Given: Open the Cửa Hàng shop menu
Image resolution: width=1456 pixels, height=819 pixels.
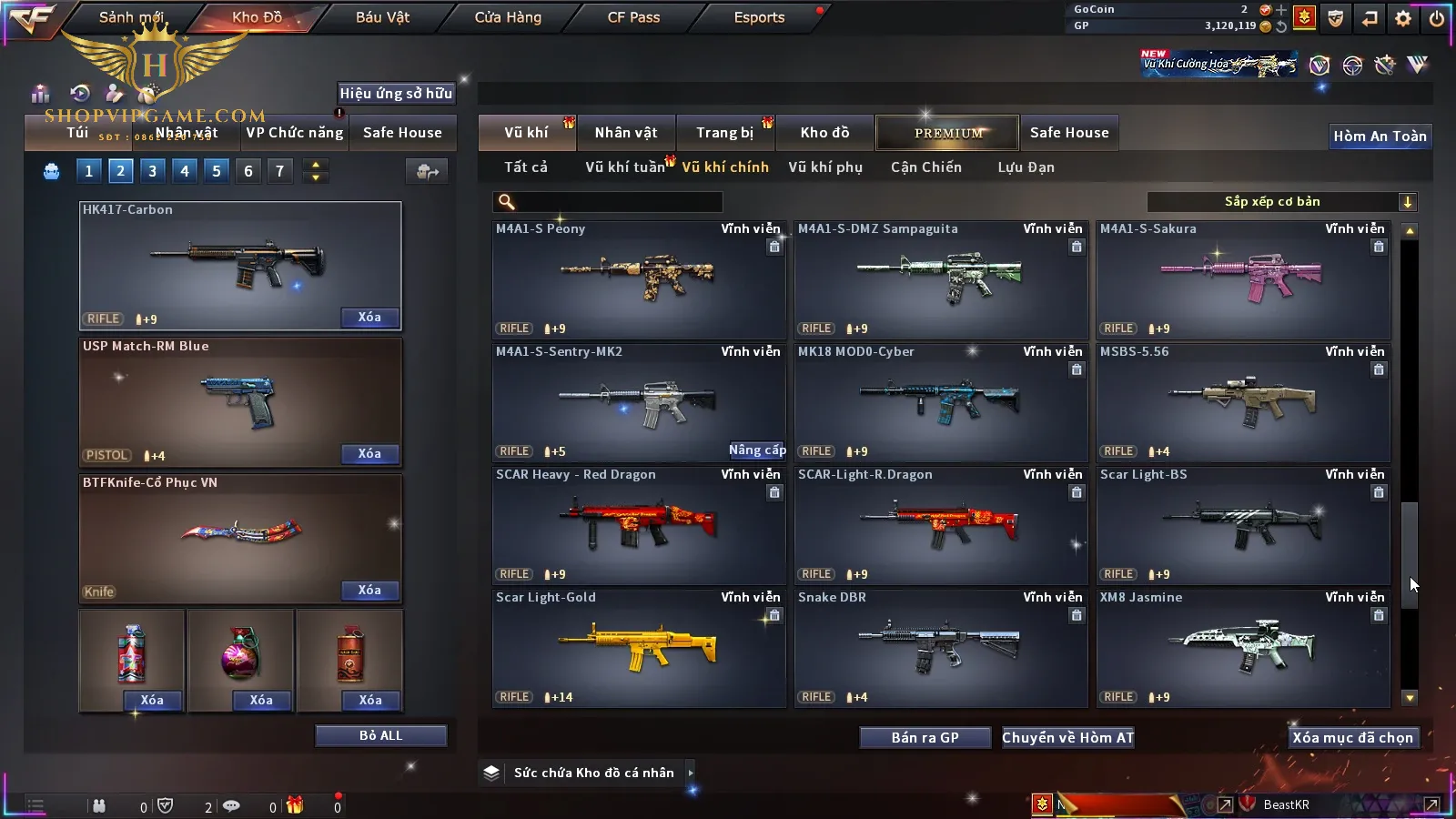Looking at the screenshot, I should (x=508, y=17).
